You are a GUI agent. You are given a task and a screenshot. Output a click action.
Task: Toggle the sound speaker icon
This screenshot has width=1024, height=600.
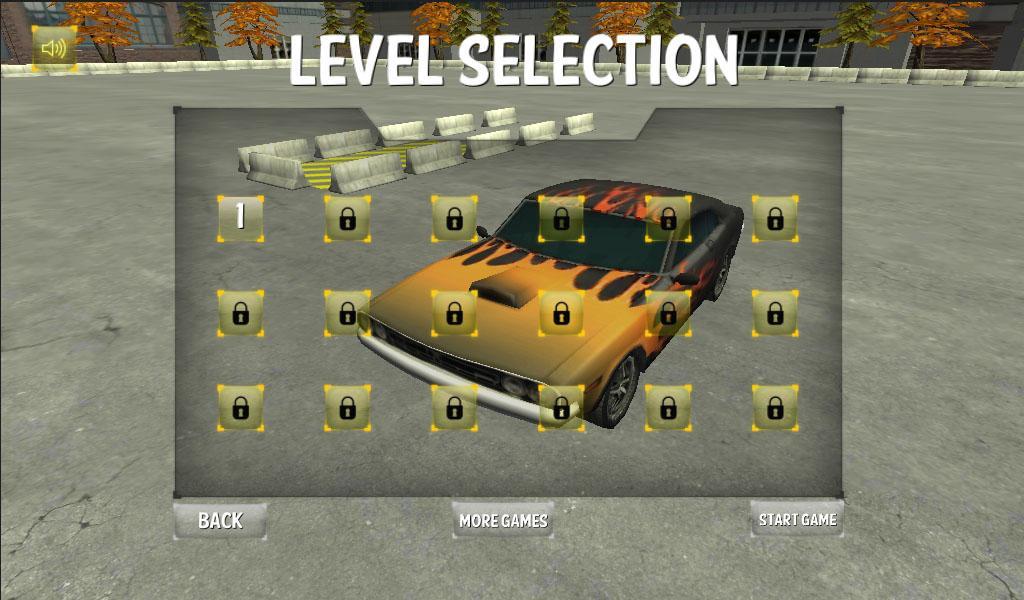click(54, 48)
